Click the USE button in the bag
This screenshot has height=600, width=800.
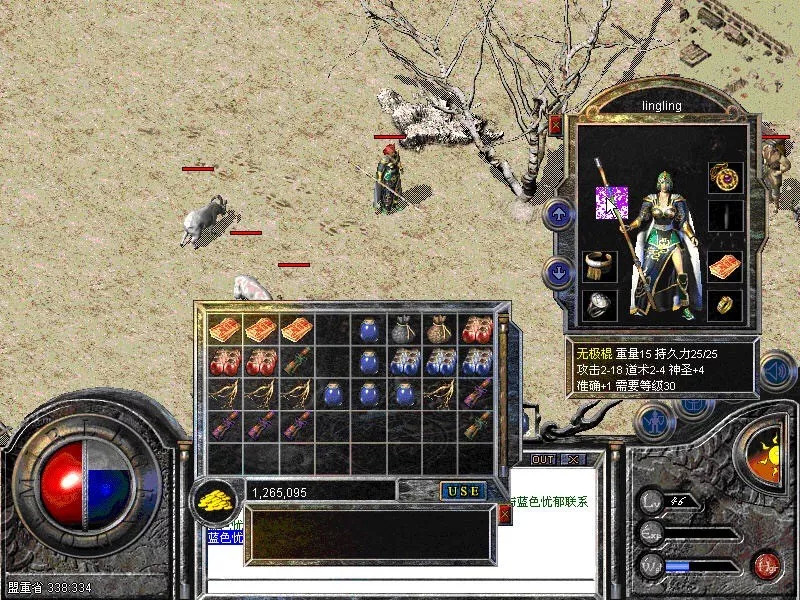pyautogui.click(x=464, y=491)
